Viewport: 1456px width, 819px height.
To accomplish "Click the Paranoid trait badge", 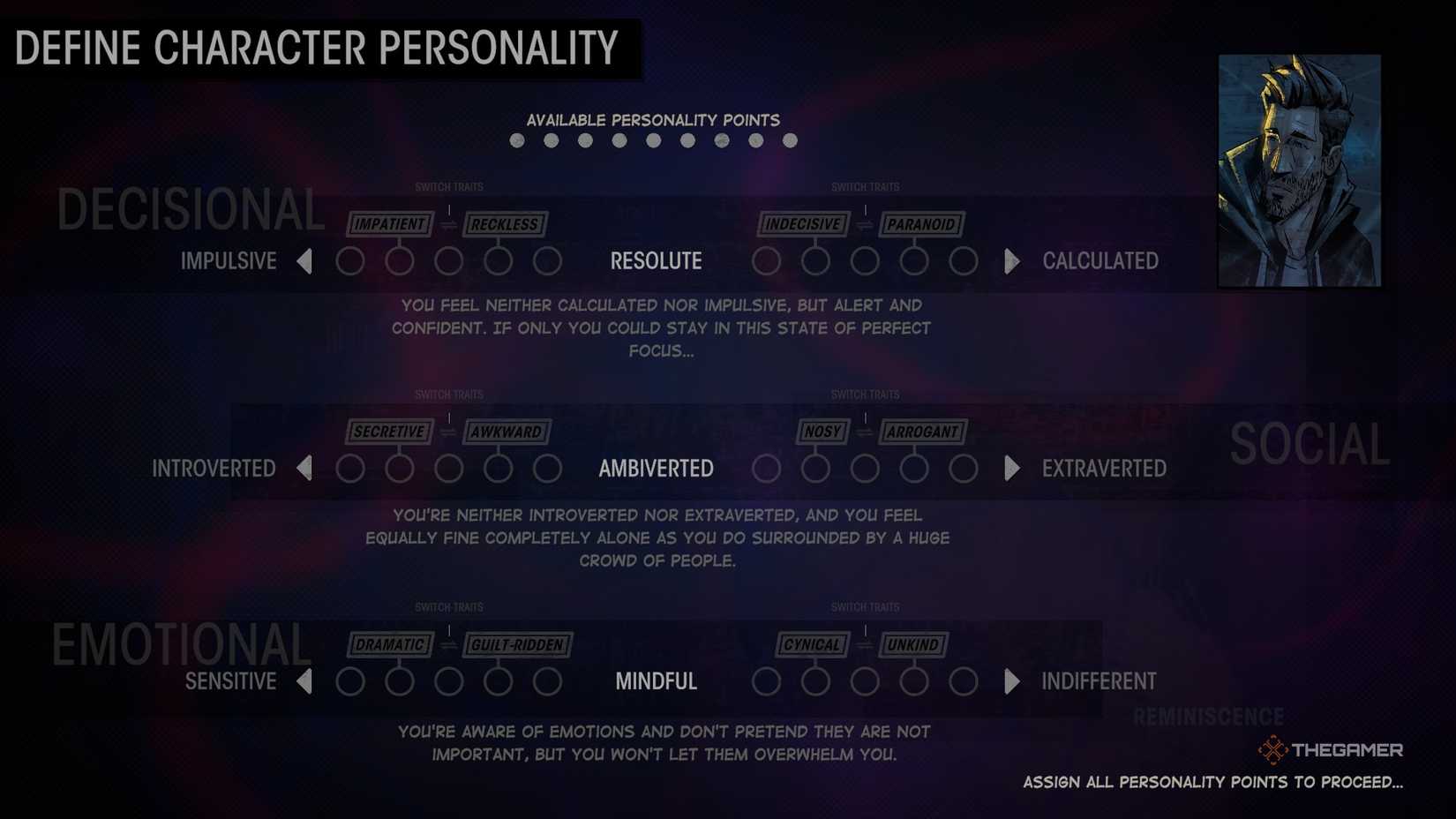I will point(922,224).
